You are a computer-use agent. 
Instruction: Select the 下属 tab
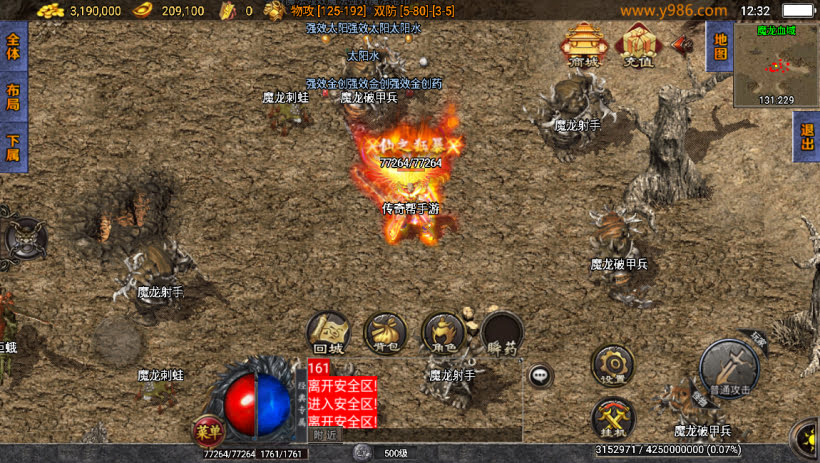pos(13,148)
